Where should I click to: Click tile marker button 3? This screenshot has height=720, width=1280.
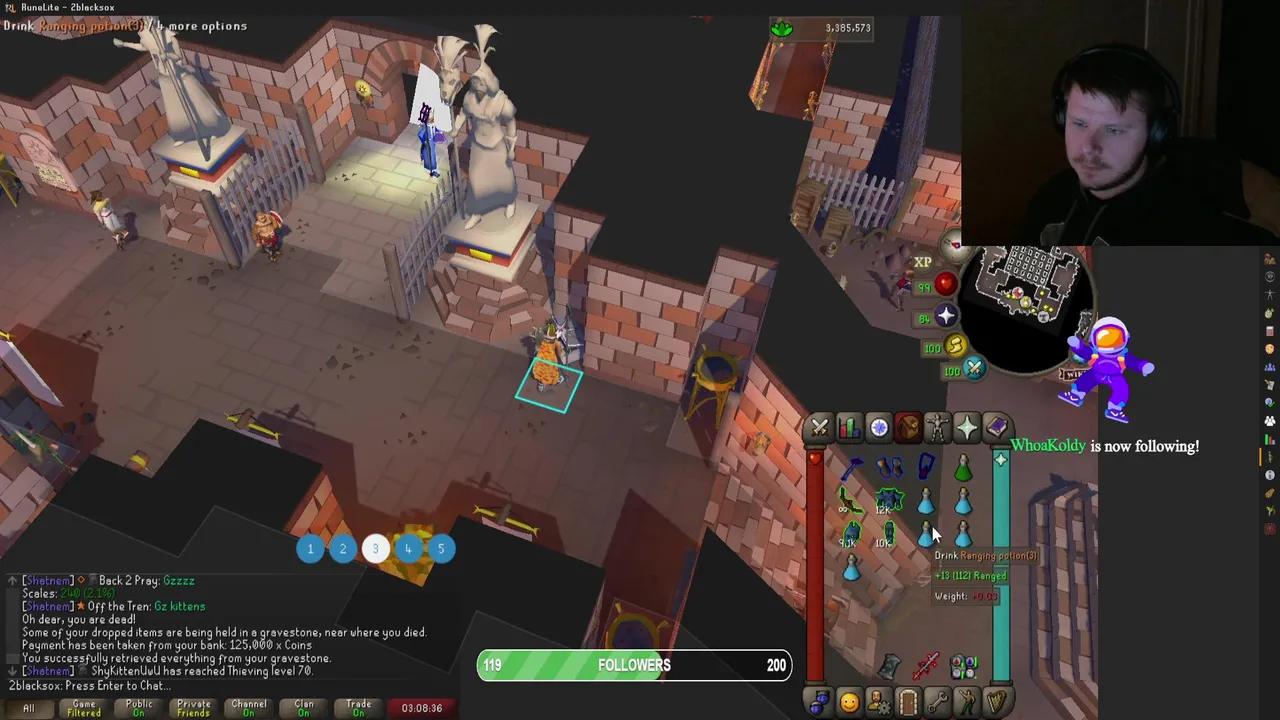(x=375, y=548)
